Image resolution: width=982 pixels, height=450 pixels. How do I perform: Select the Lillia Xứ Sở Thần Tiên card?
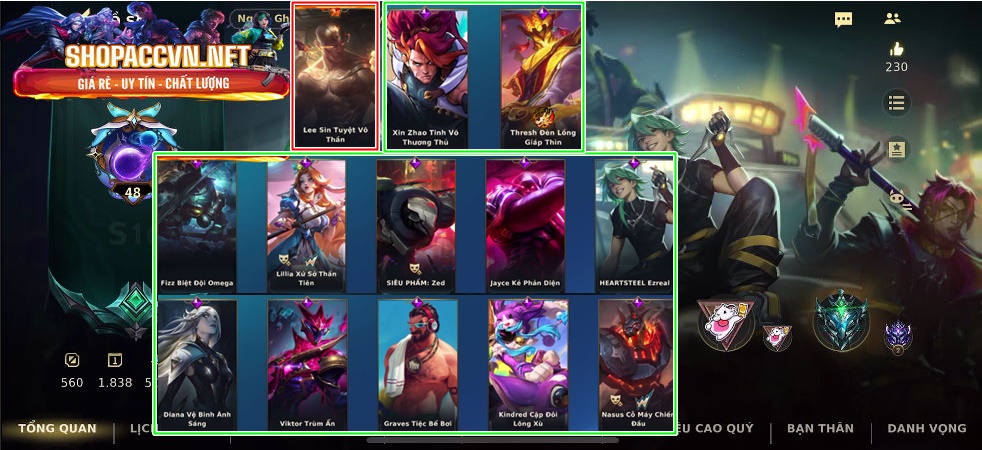306,225
